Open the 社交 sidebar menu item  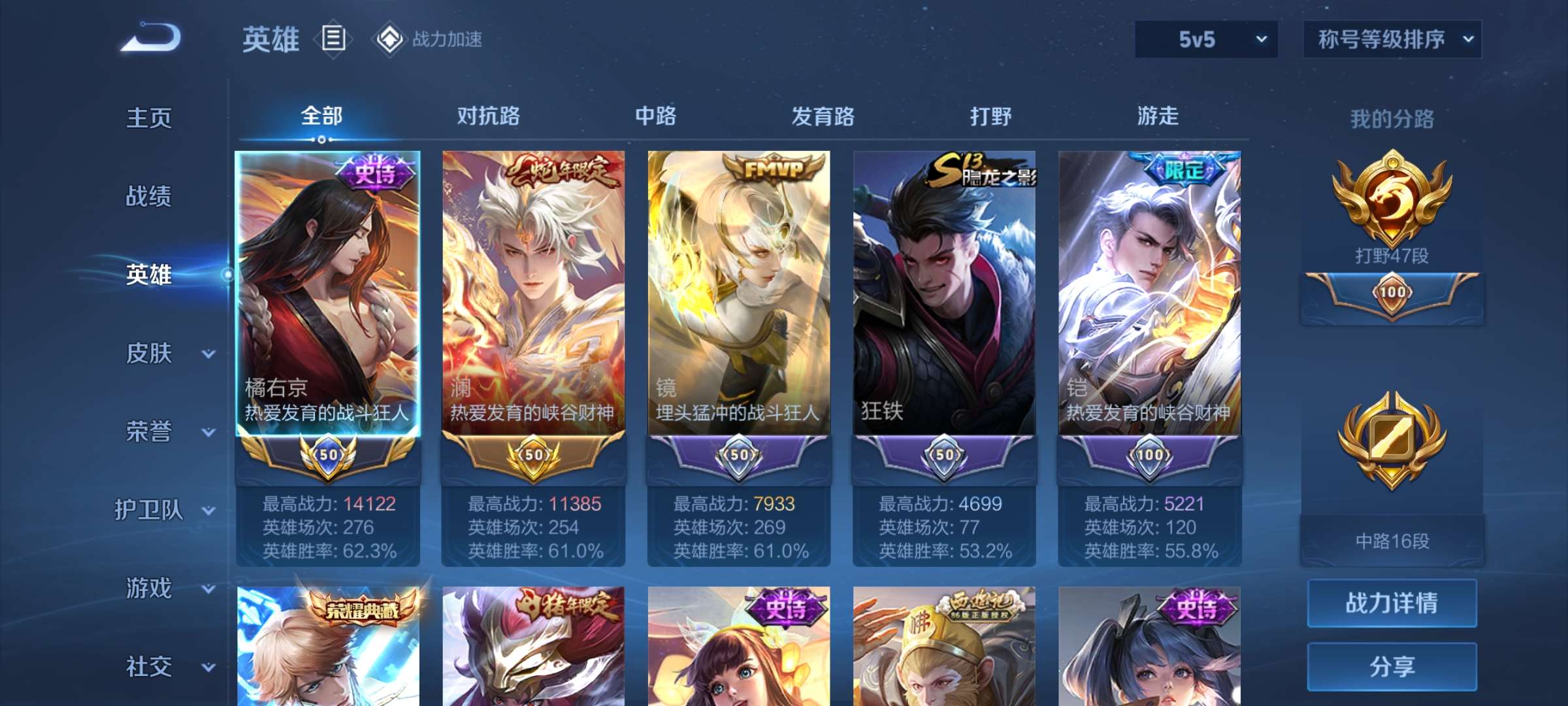click(x=149, y=667)
